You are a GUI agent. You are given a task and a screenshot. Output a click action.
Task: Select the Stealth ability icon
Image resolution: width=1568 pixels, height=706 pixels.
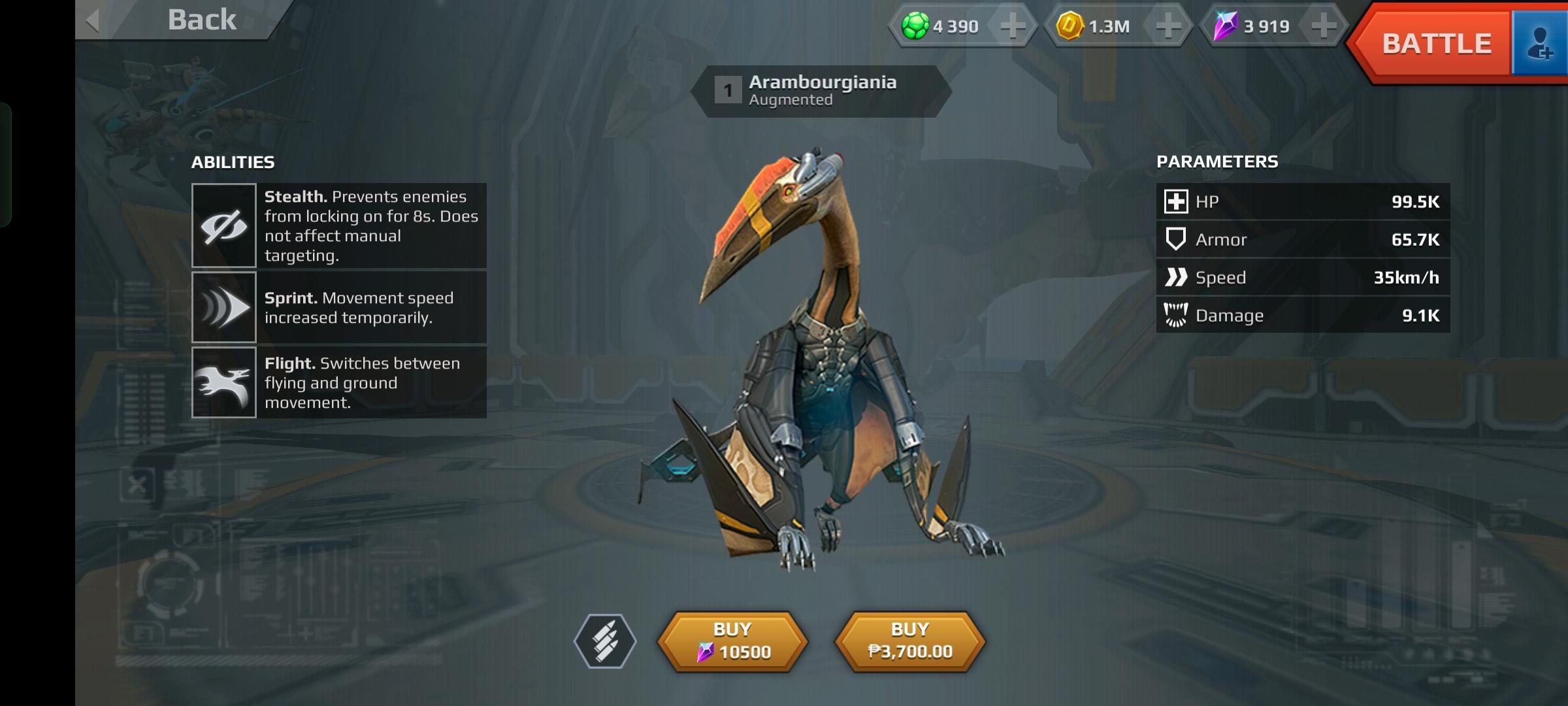(x=223, y=226)
